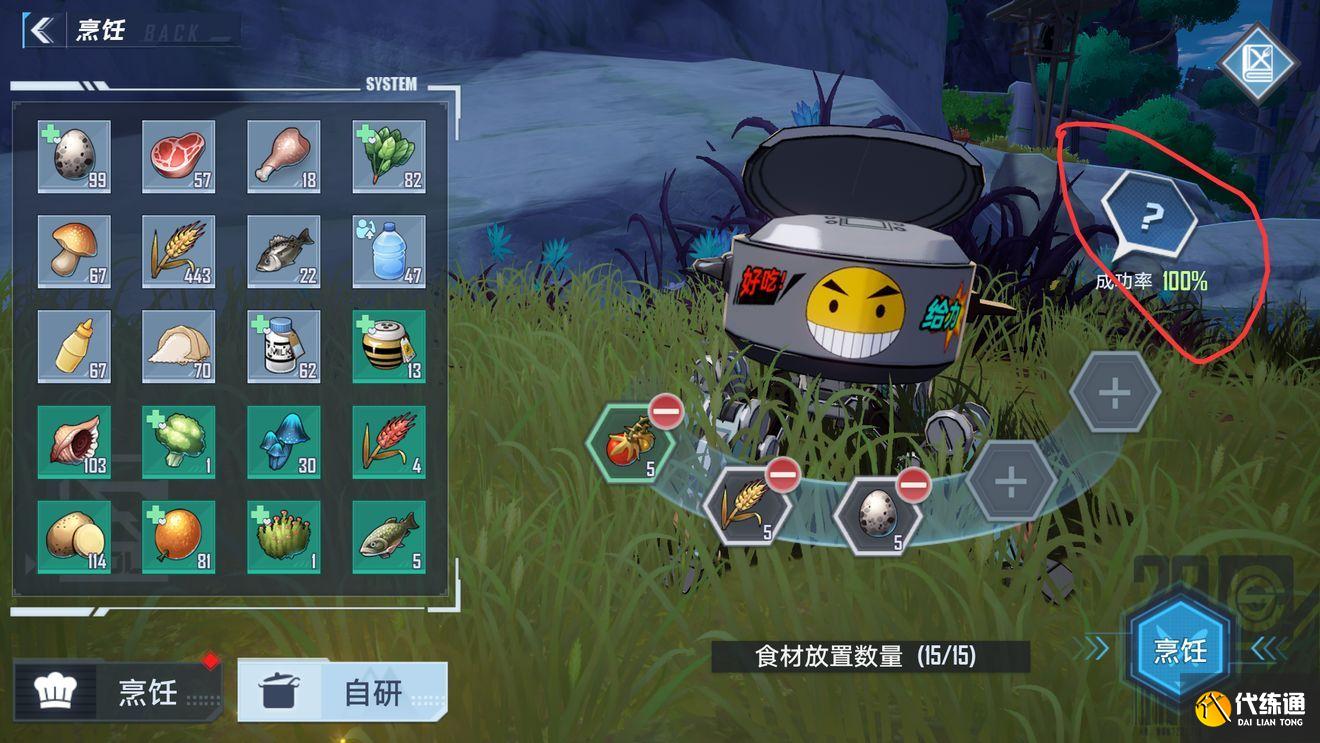The height and width of the screenshot is (743, 1320).
Task: Open the chef hat 烹饪 tab
Action: pyautogui.click(x=118, y=692)
